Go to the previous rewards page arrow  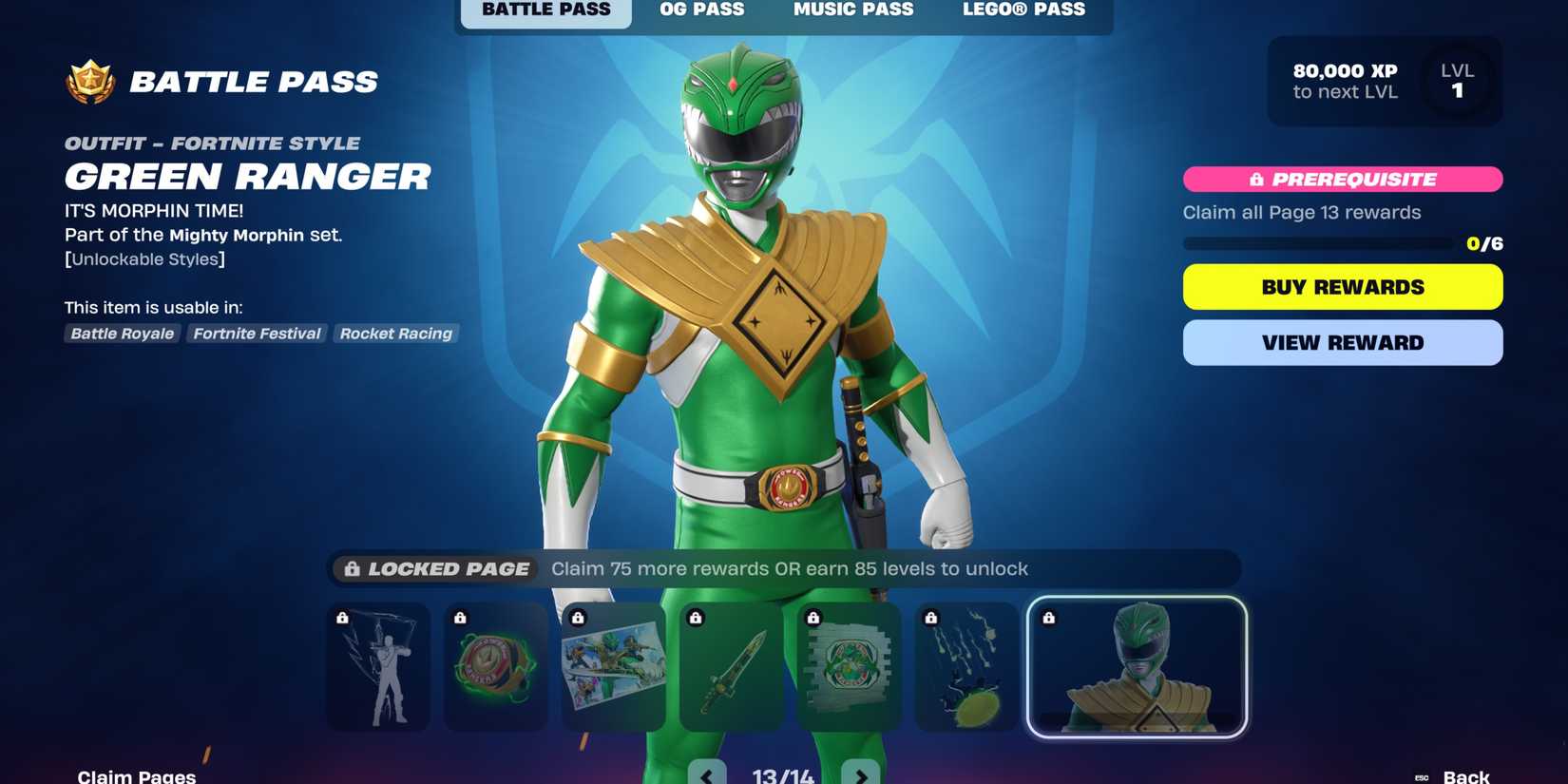707,774
